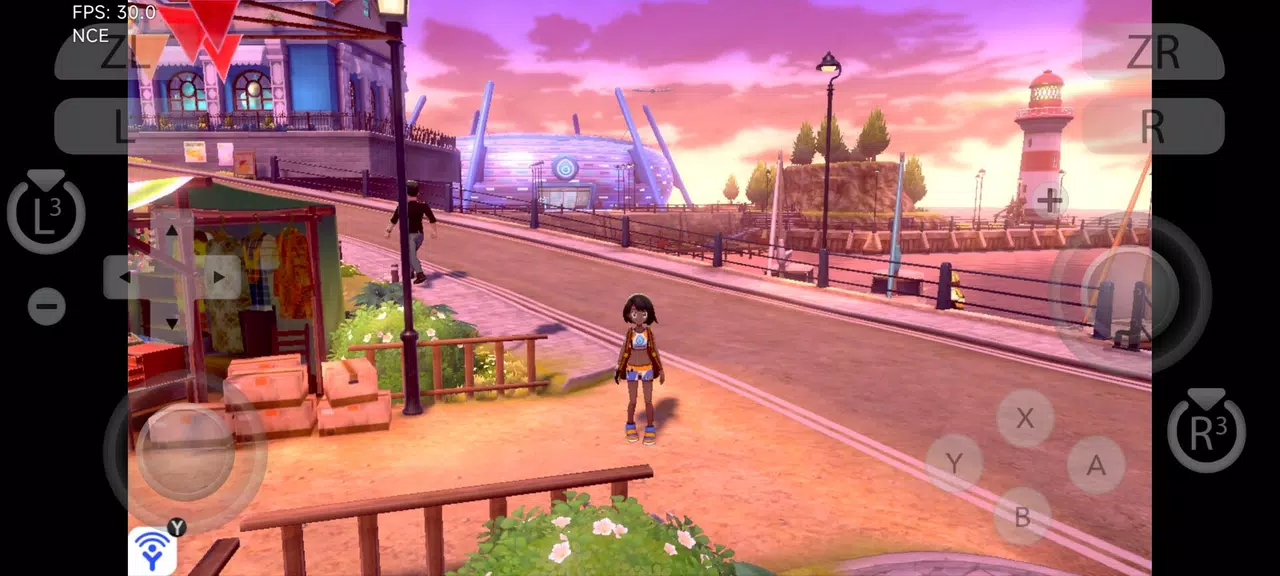Viewport: 1280px width, 576px height.
Task: Open the Y-Comm wireless icon
Action: click(x=152, y=551)
